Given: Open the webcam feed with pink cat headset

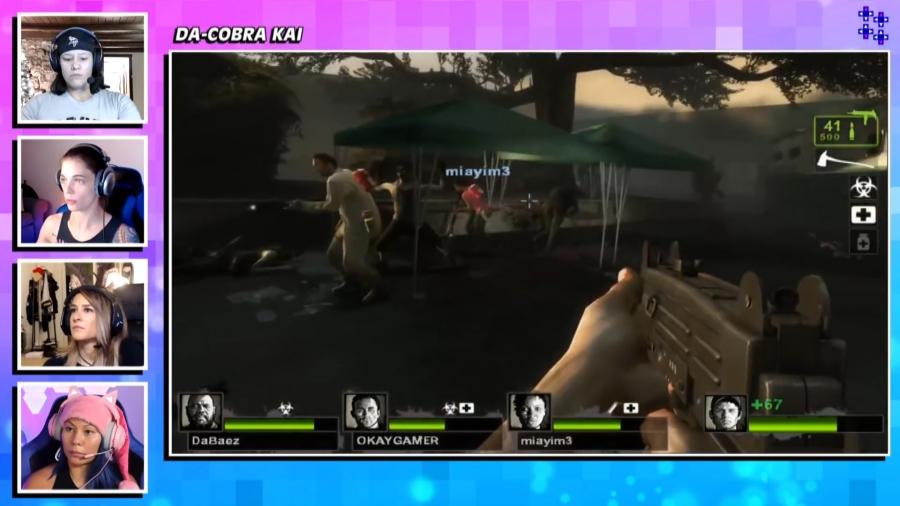Looking at the screenshot, I should (83, 437).
